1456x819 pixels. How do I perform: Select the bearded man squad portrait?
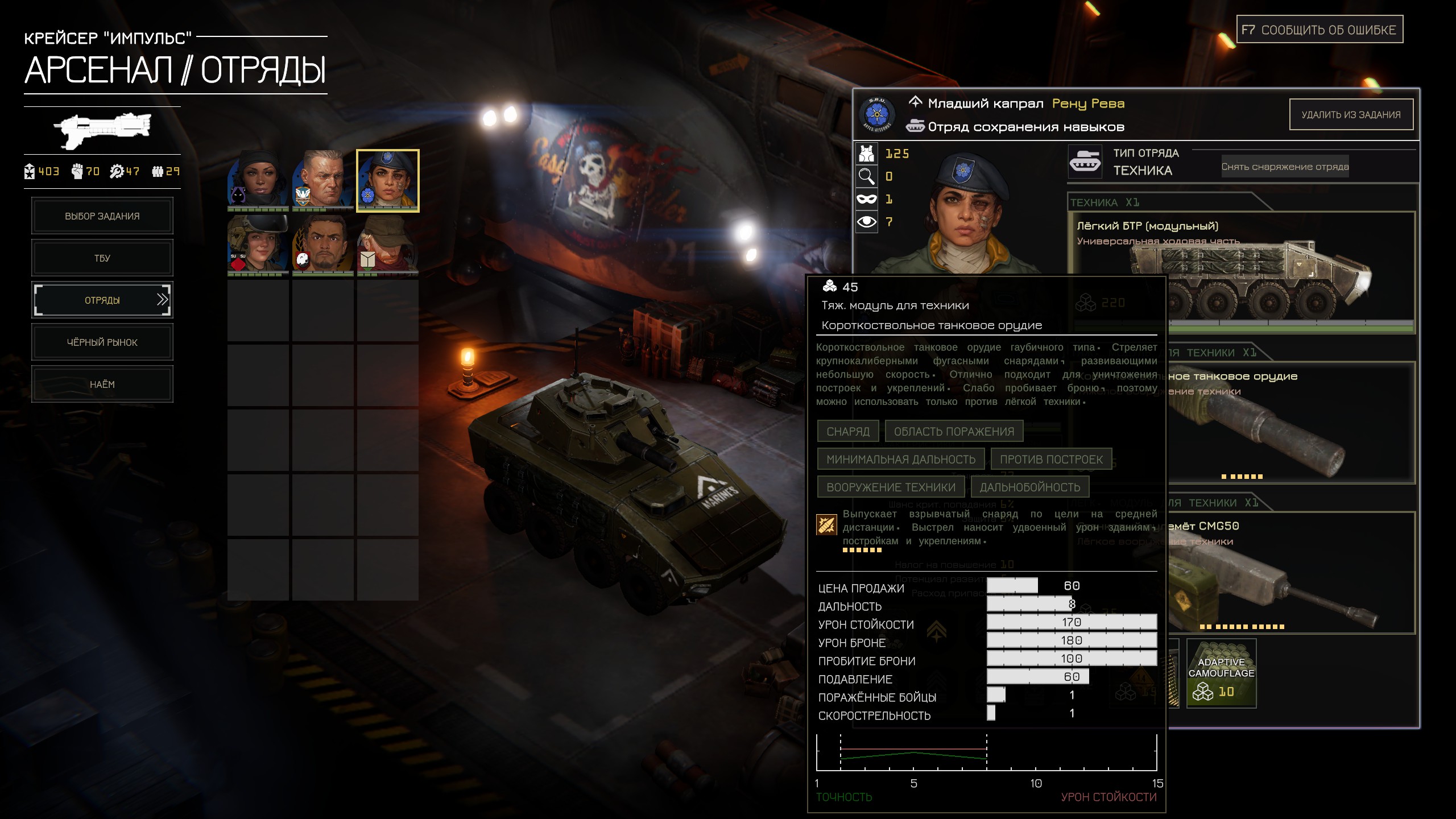323,245
